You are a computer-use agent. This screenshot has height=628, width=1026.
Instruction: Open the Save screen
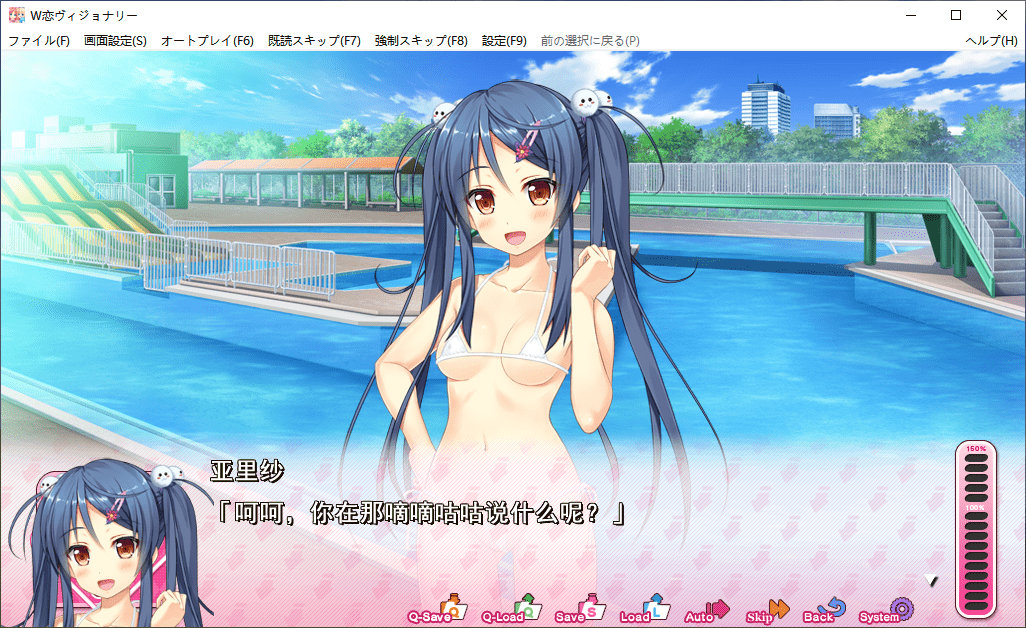coord(579,611)
